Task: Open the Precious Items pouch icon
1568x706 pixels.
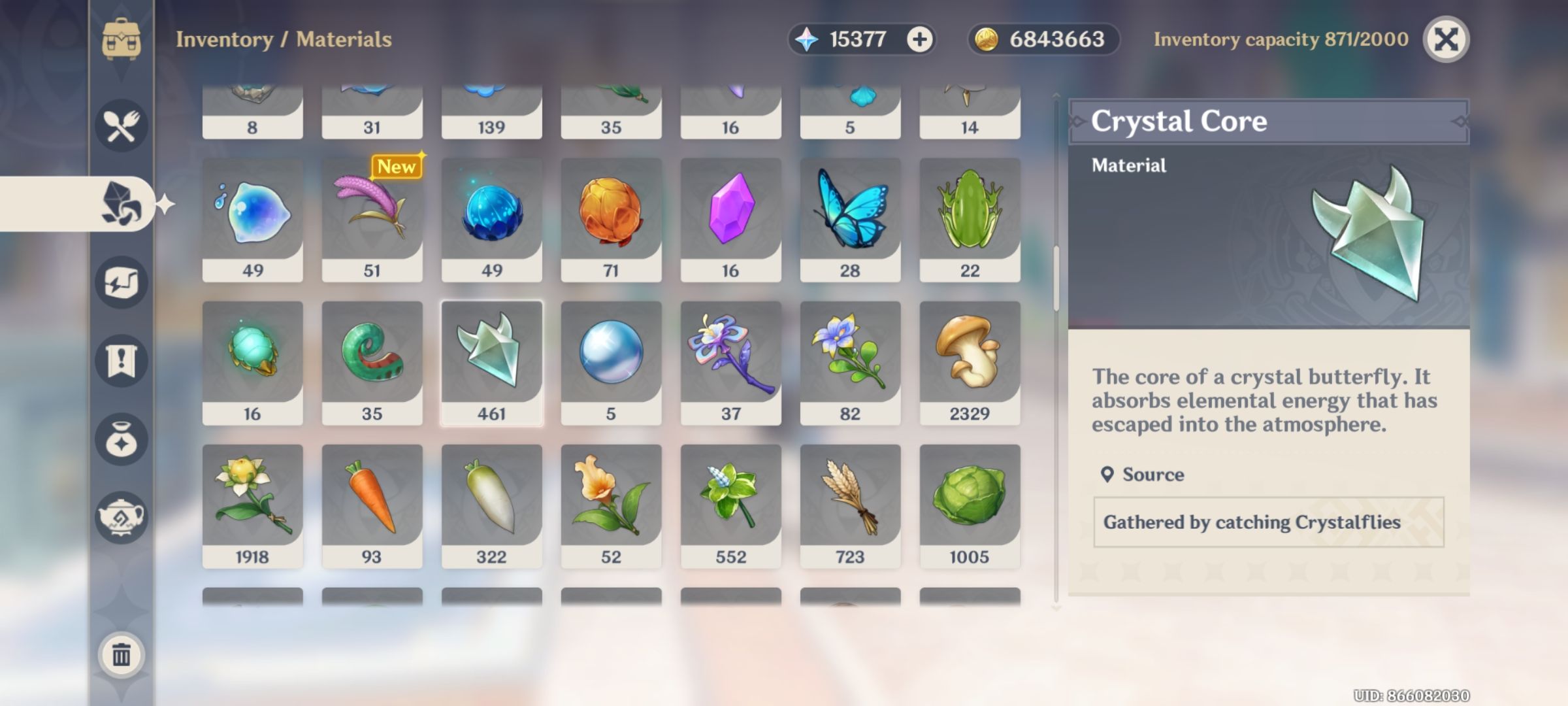Action: point(120,437)
